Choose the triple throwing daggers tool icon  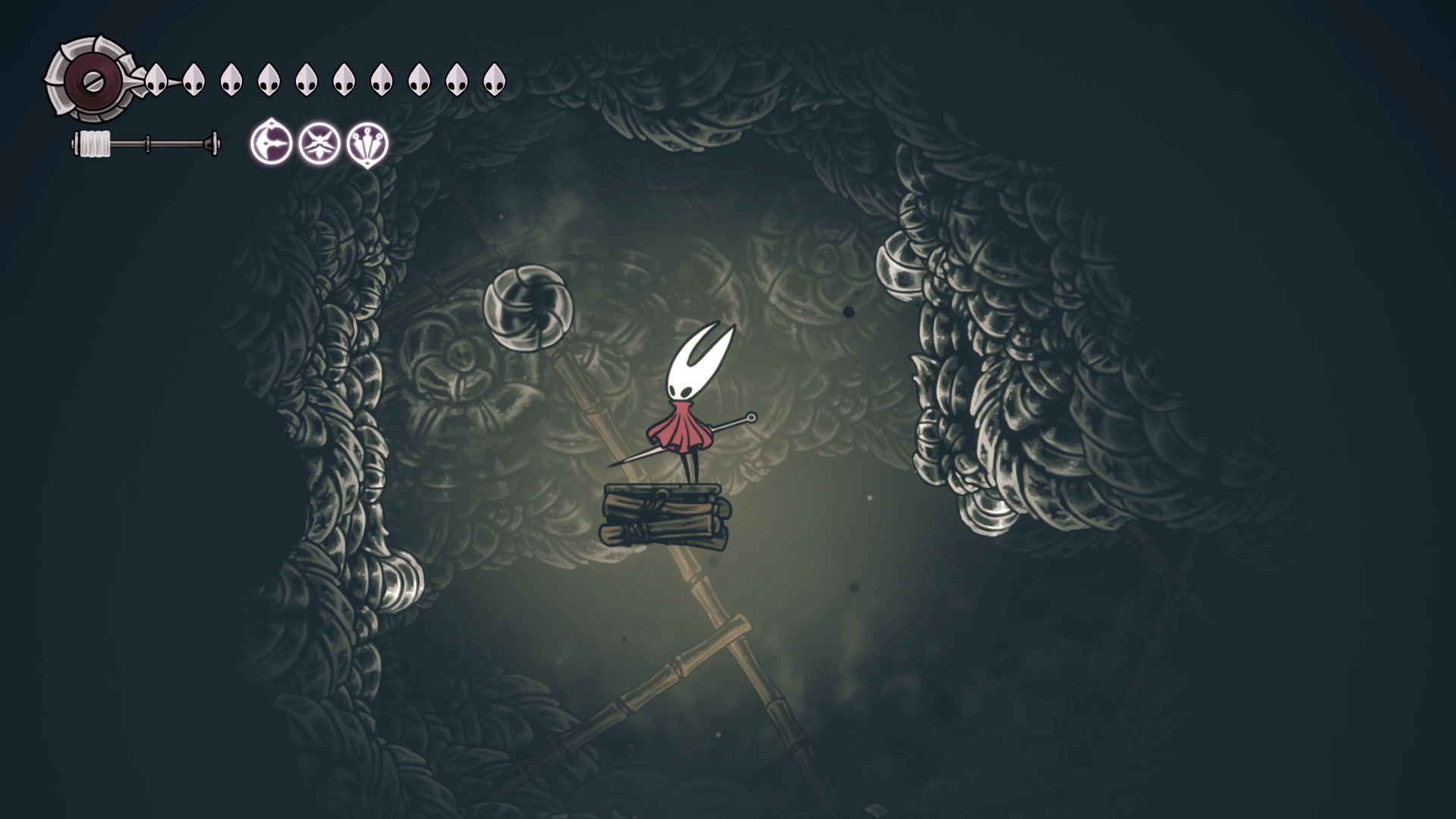(368, 143)
